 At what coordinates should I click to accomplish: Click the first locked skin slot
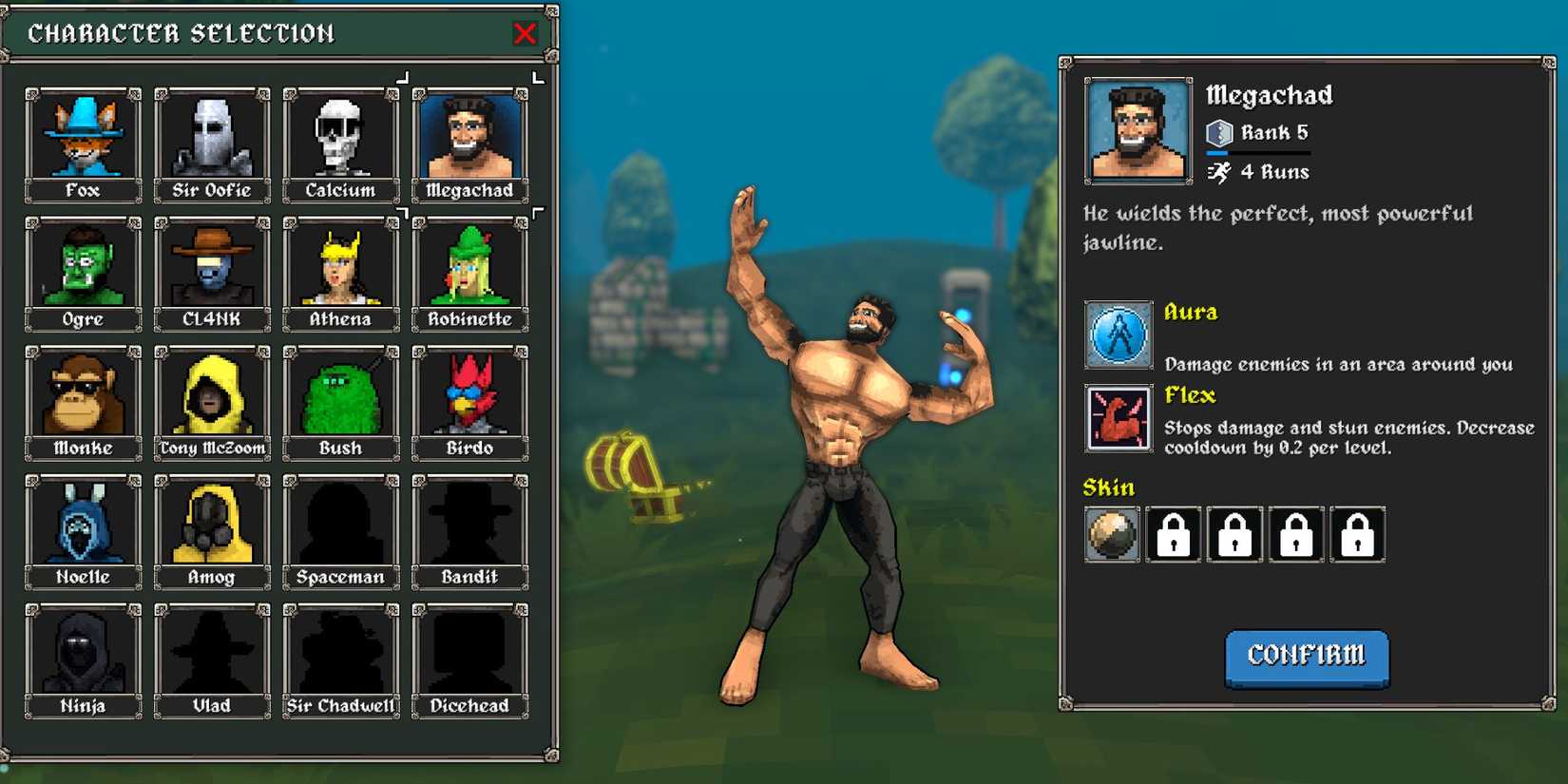[1174, 534]
